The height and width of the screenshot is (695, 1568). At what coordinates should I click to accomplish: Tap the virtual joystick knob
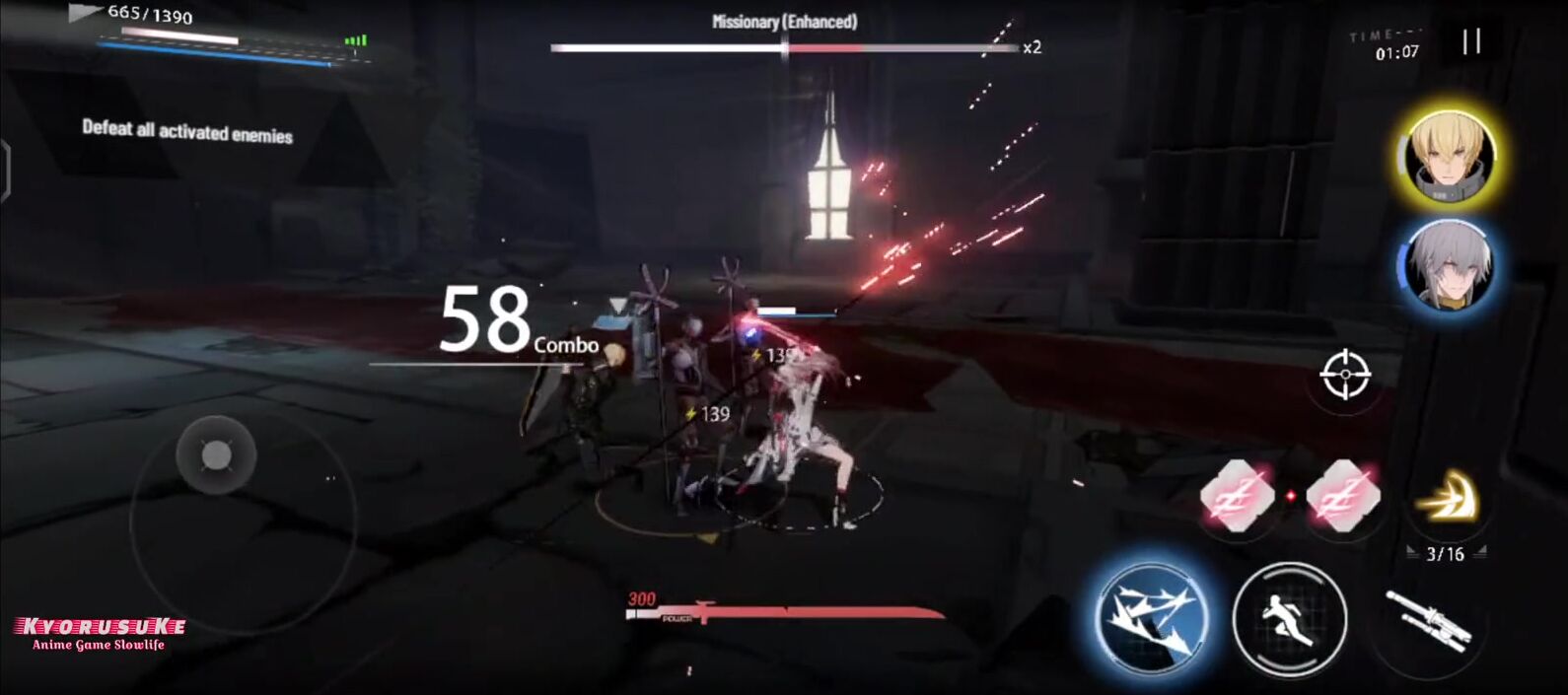(216, 455)
